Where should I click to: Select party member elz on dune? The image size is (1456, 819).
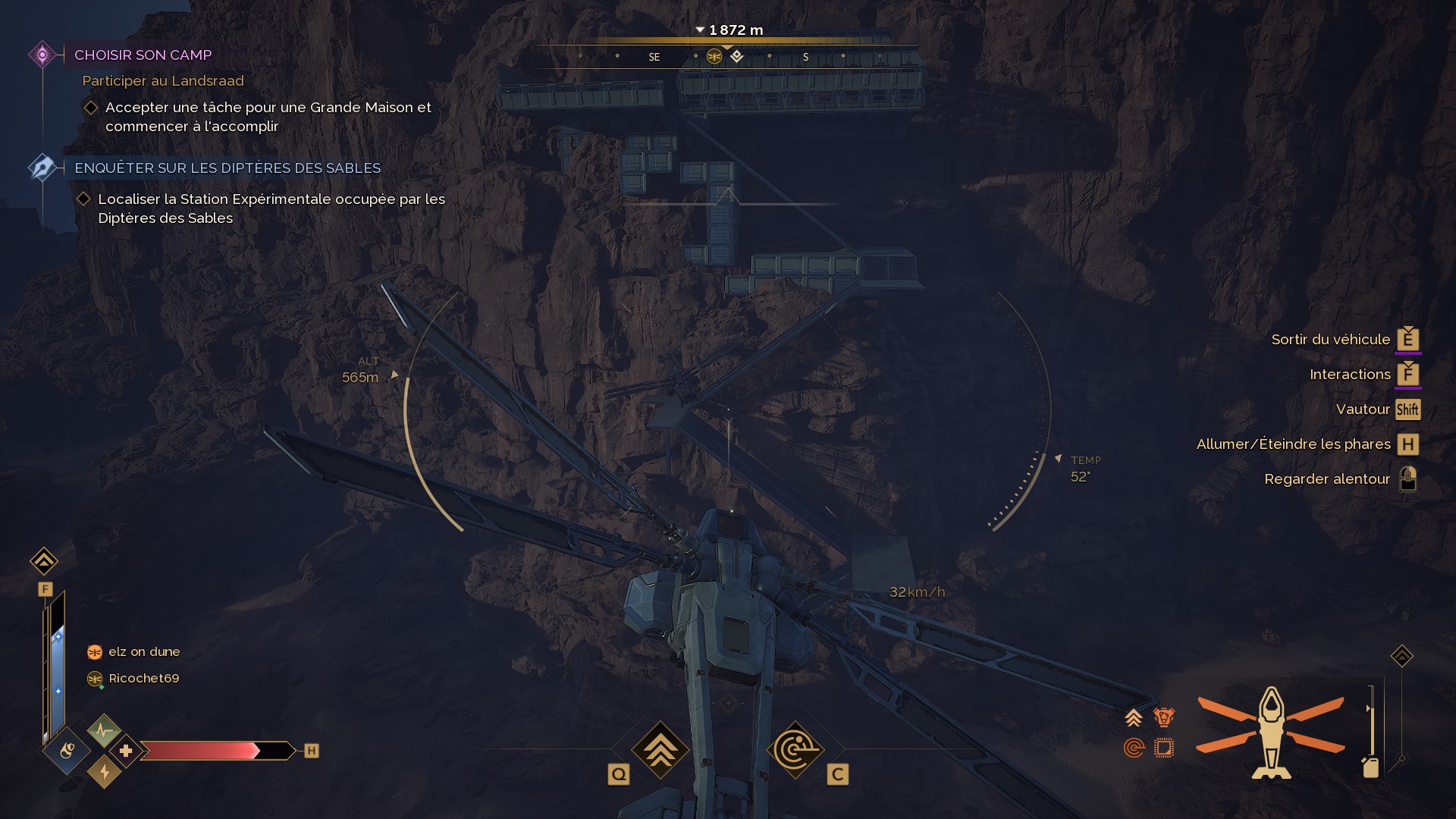[143, 651]
